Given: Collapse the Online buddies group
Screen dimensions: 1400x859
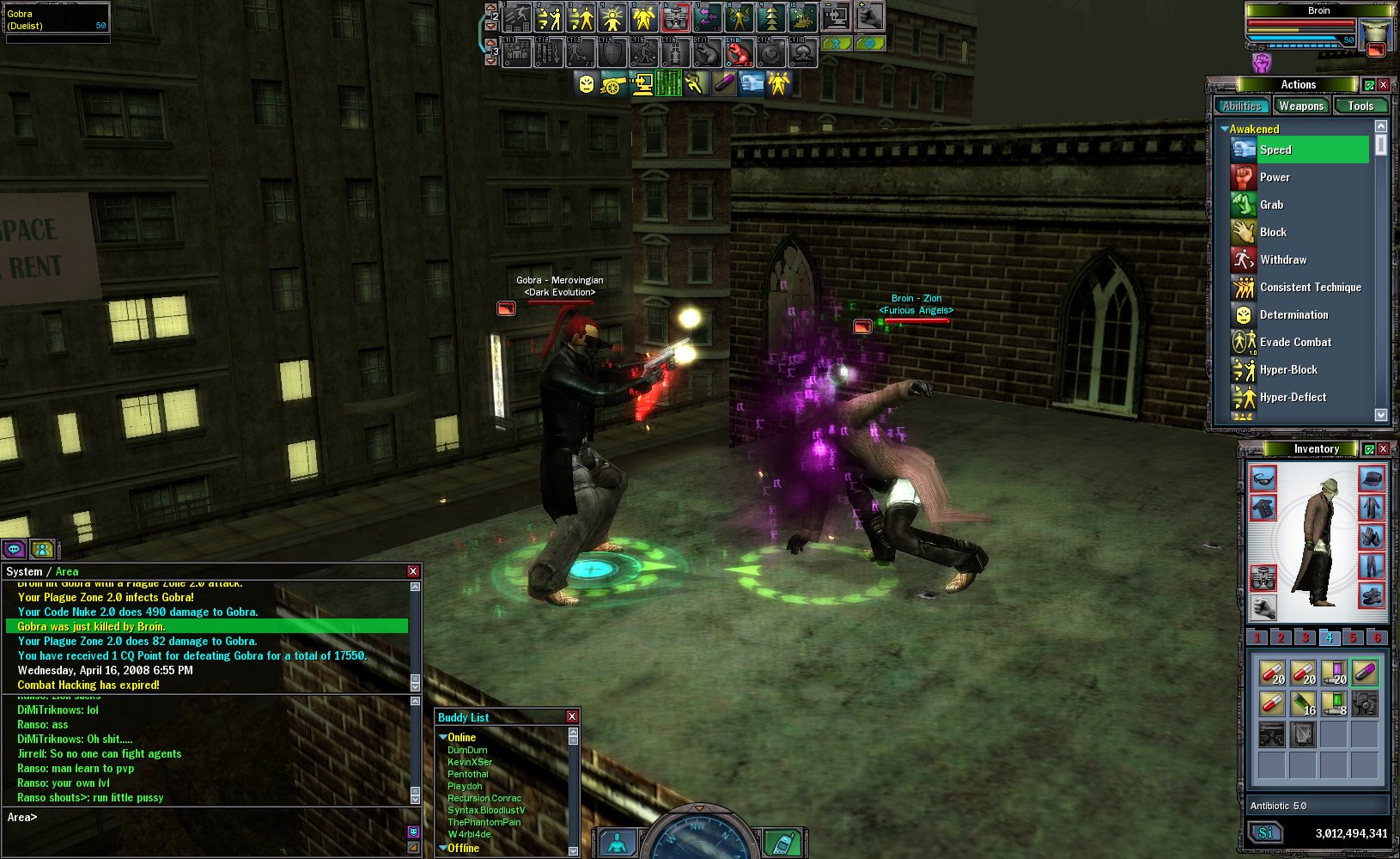Looking at the screenshot, I should click(443, 737).
